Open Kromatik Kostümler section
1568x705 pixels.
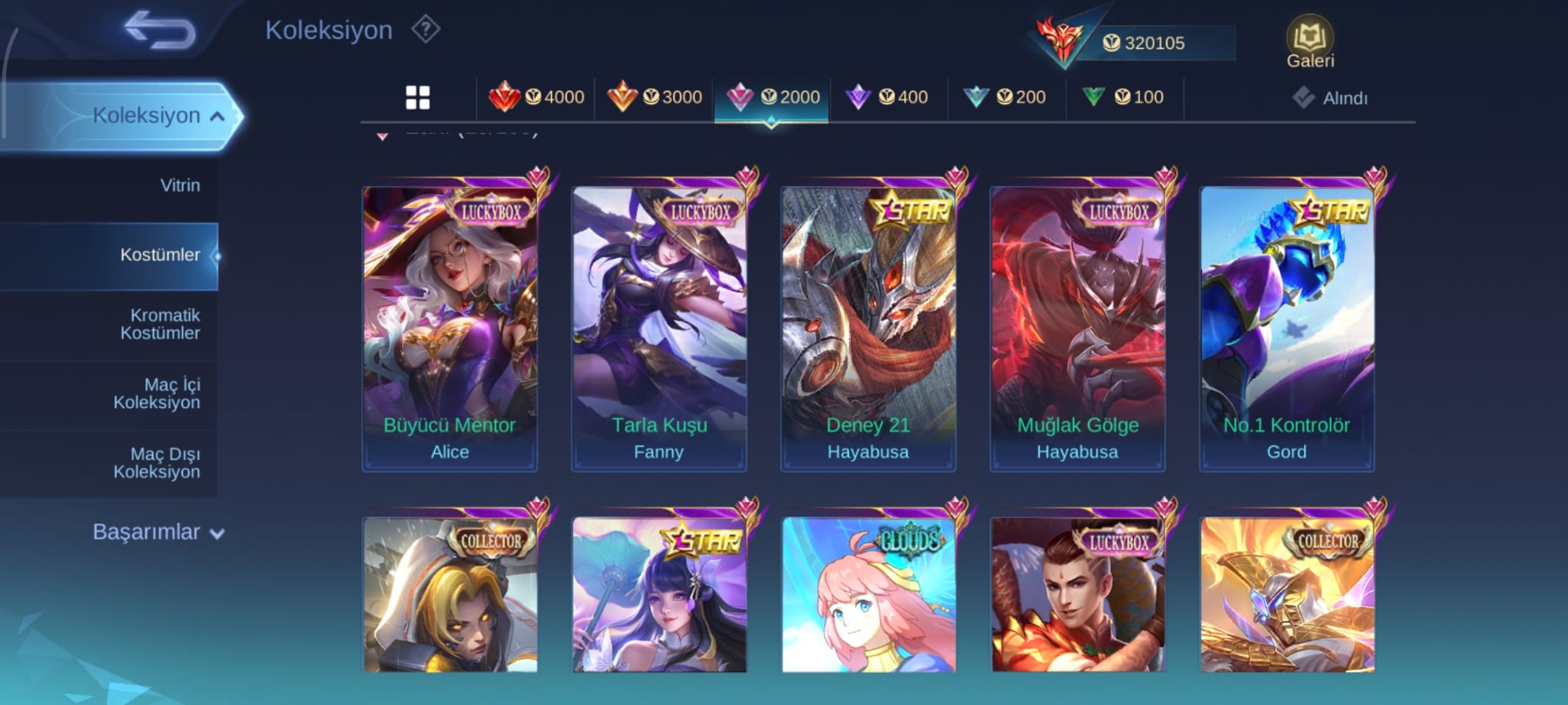(x=160, y=324)
